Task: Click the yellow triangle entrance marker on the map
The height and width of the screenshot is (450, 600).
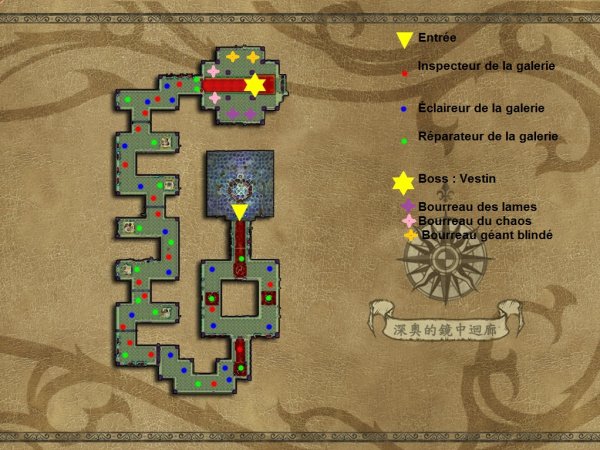Action: (240, 212)
